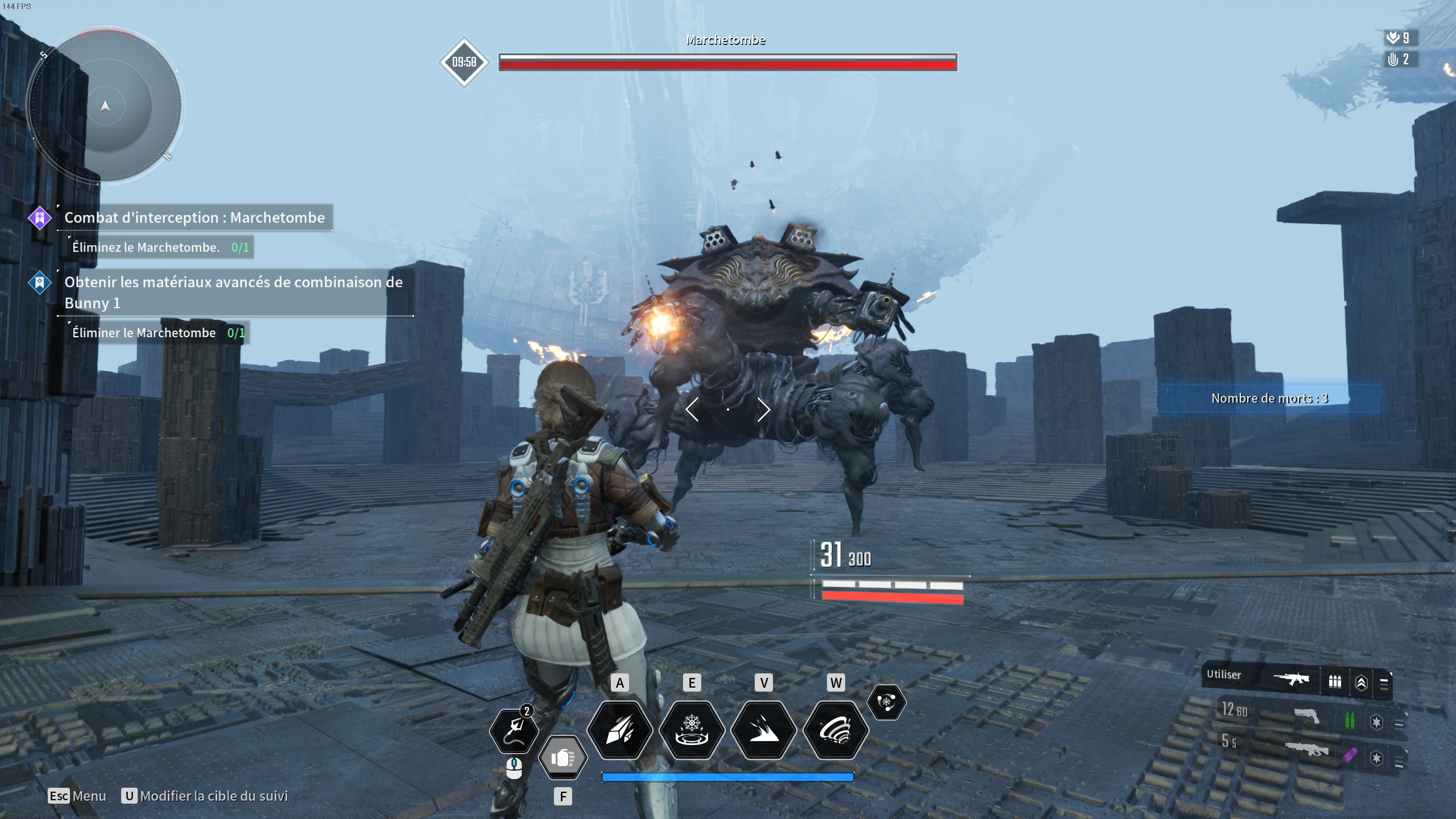
Task: Select the purple shotgun shell ammo icon
Action: tap(1350, 755)
